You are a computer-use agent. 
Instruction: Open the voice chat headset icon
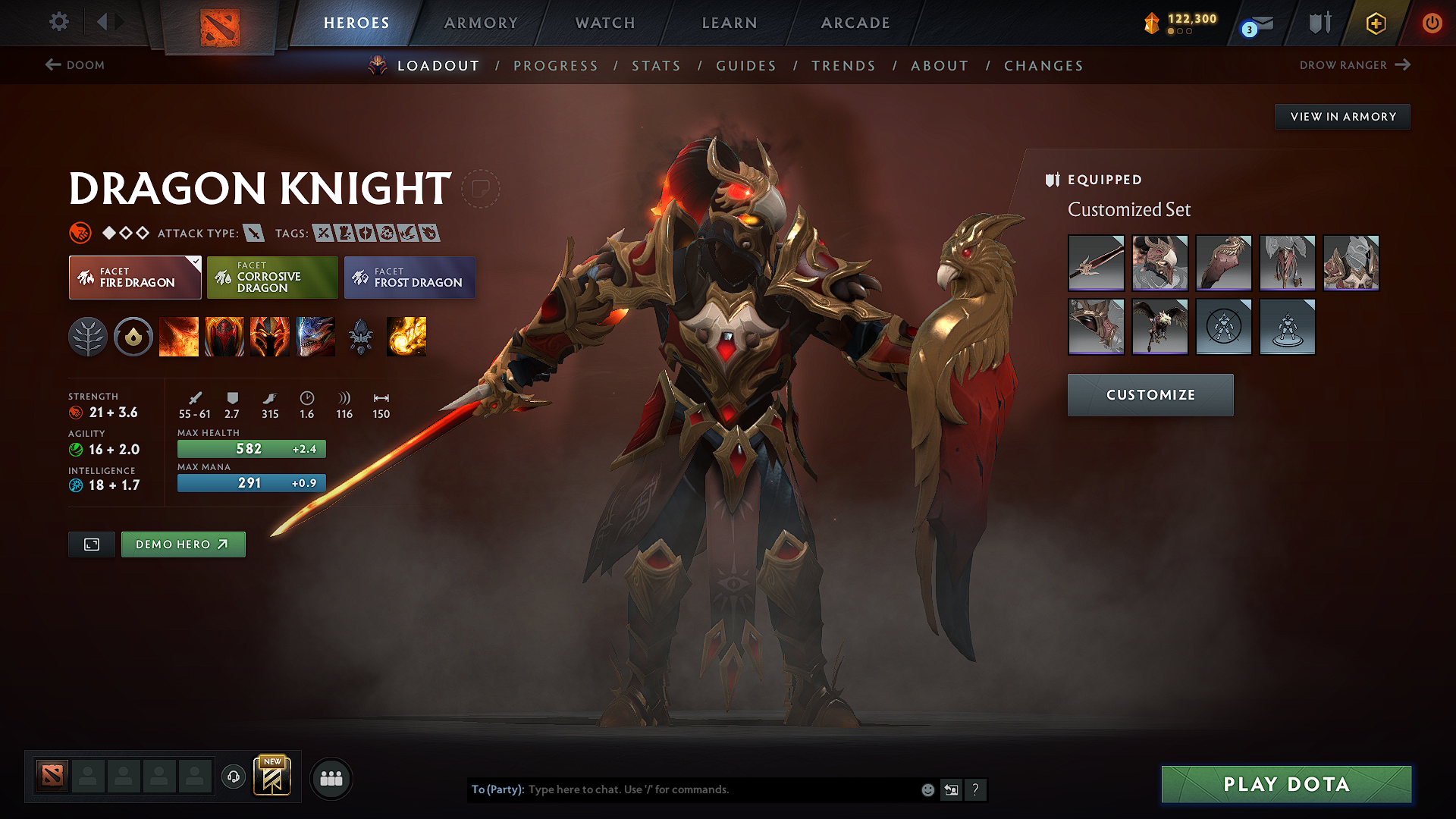[233, 777]
